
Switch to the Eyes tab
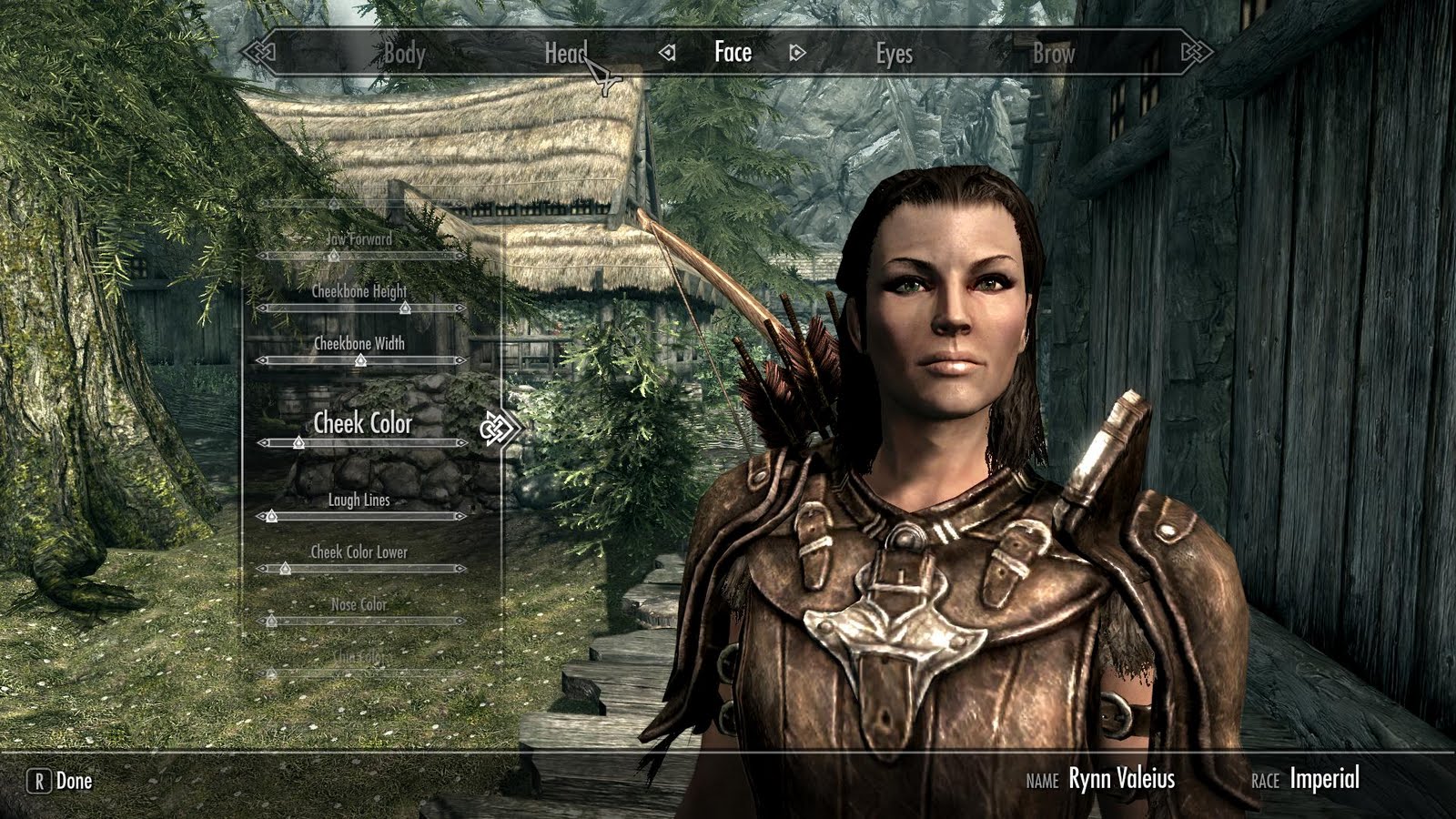(x=895, y=54)
